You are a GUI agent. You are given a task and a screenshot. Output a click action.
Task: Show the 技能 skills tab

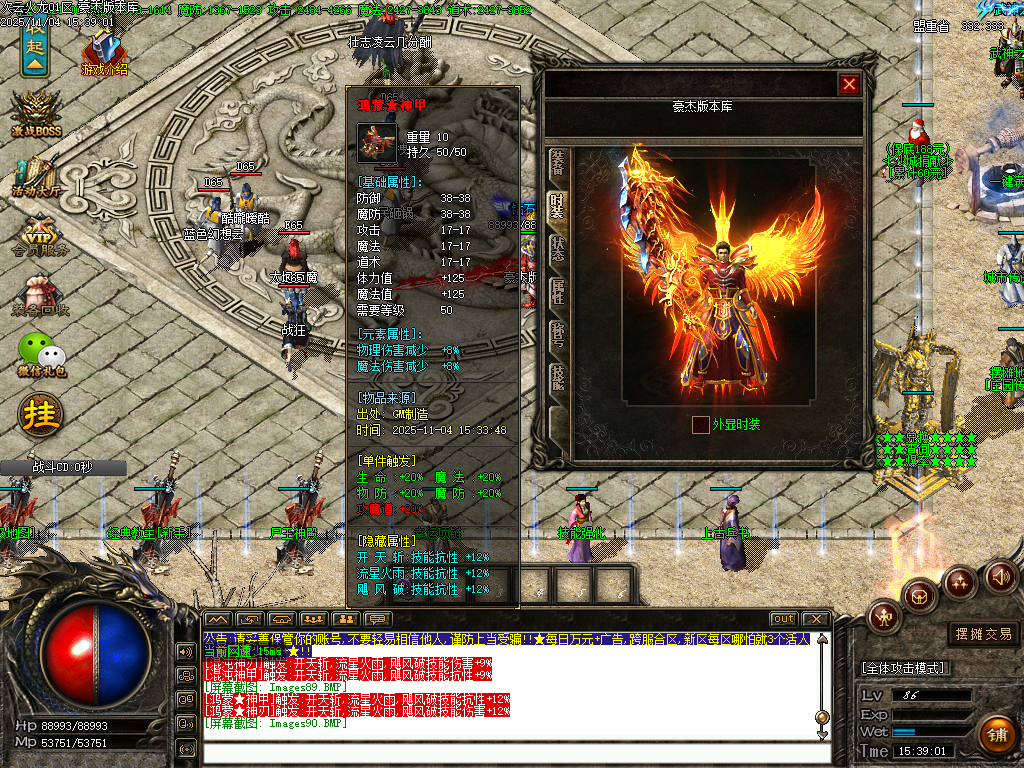click(558, 376)
